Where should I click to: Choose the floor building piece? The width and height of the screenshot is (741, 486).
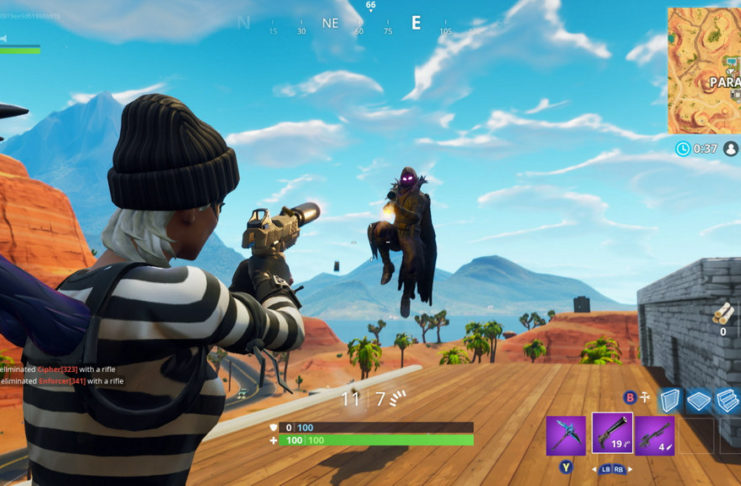point(700,399)
